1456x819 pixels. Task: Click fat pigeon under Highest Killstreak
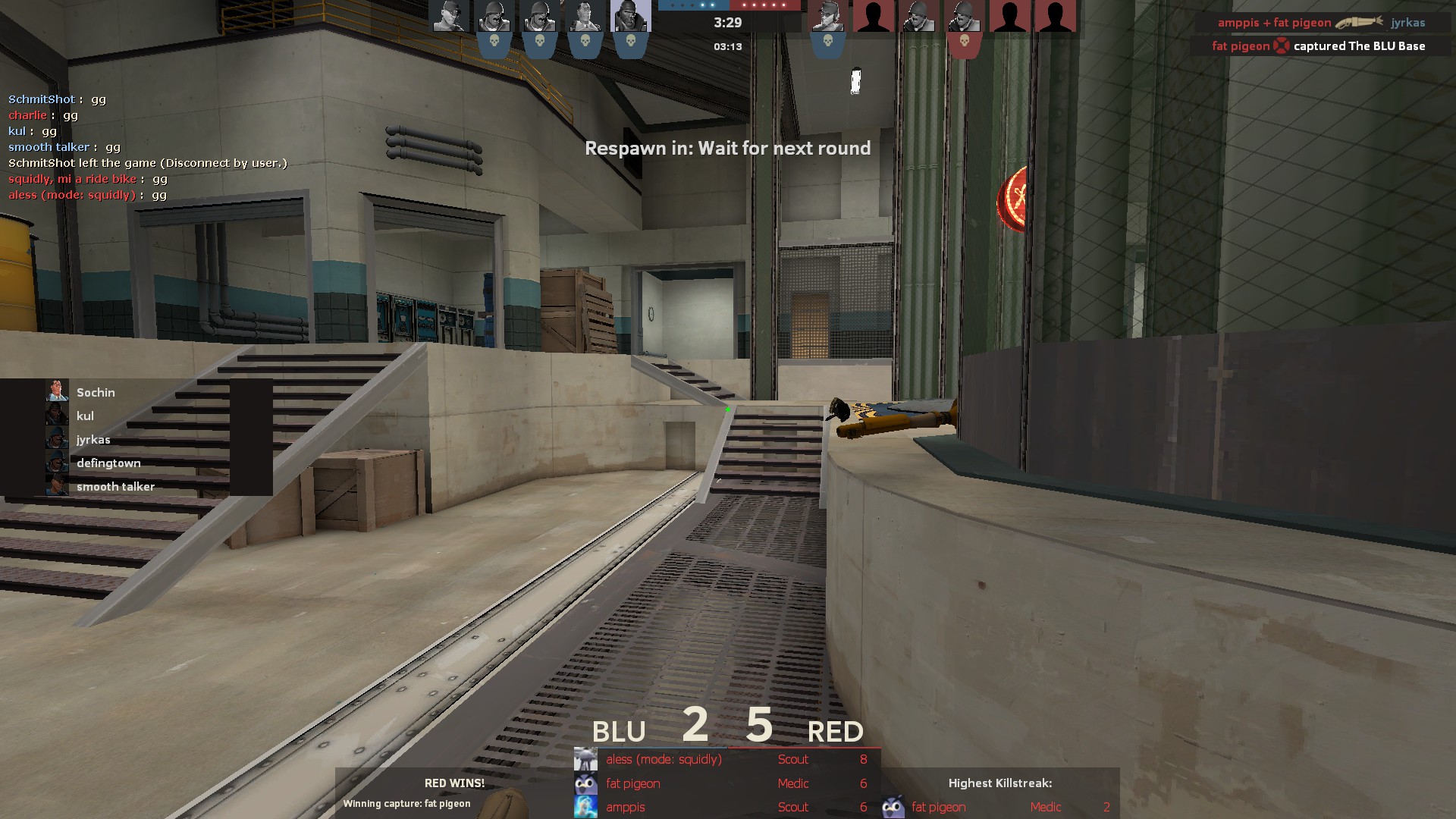[x=938, y=807]
